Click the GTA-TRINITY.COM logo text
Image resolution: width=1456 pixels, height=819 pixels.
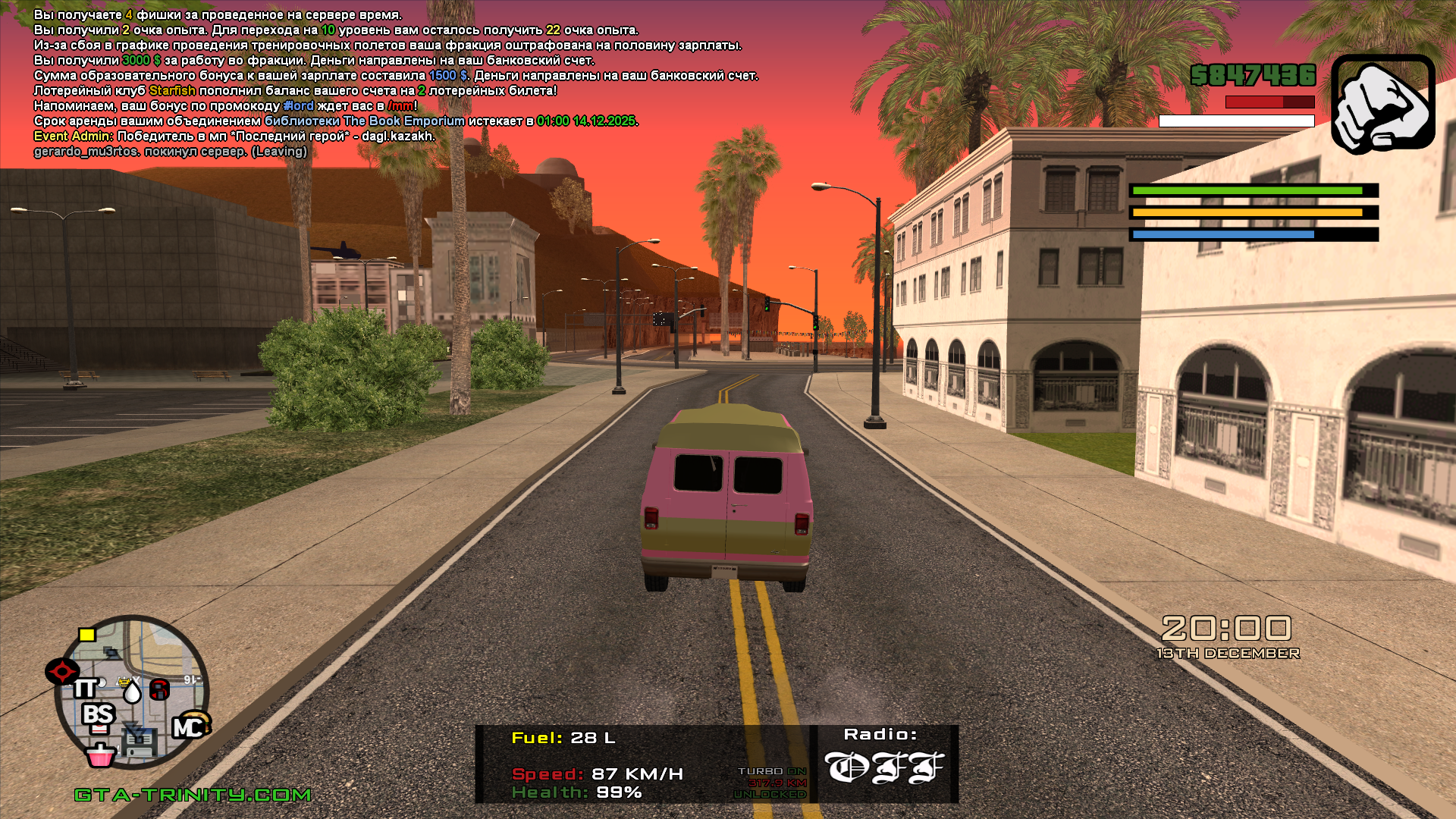(x=193, y=795)
